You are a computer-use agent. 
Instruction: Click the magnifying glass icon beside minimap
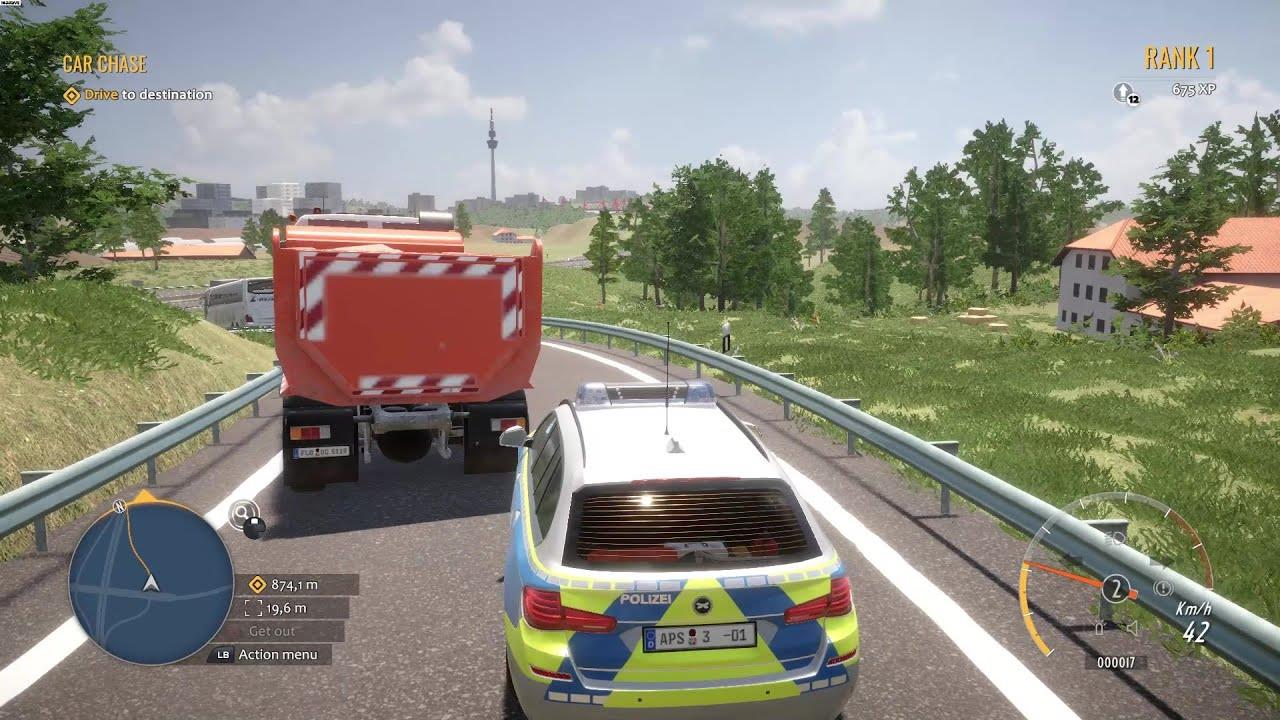(x=241, y=514)
